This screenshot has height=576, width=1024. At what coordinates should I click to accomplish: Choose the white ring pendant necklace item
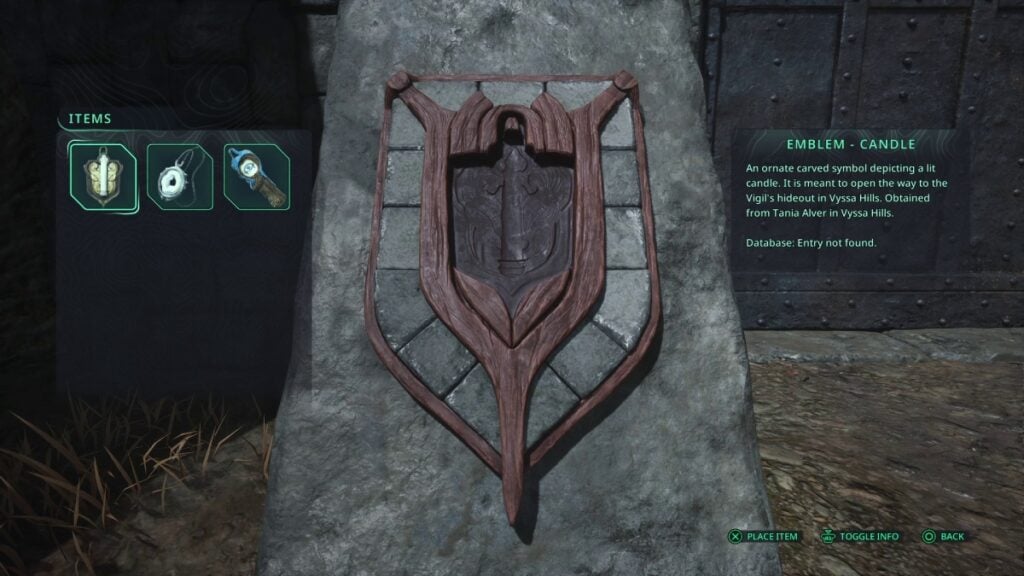click(x=180, y=177)
